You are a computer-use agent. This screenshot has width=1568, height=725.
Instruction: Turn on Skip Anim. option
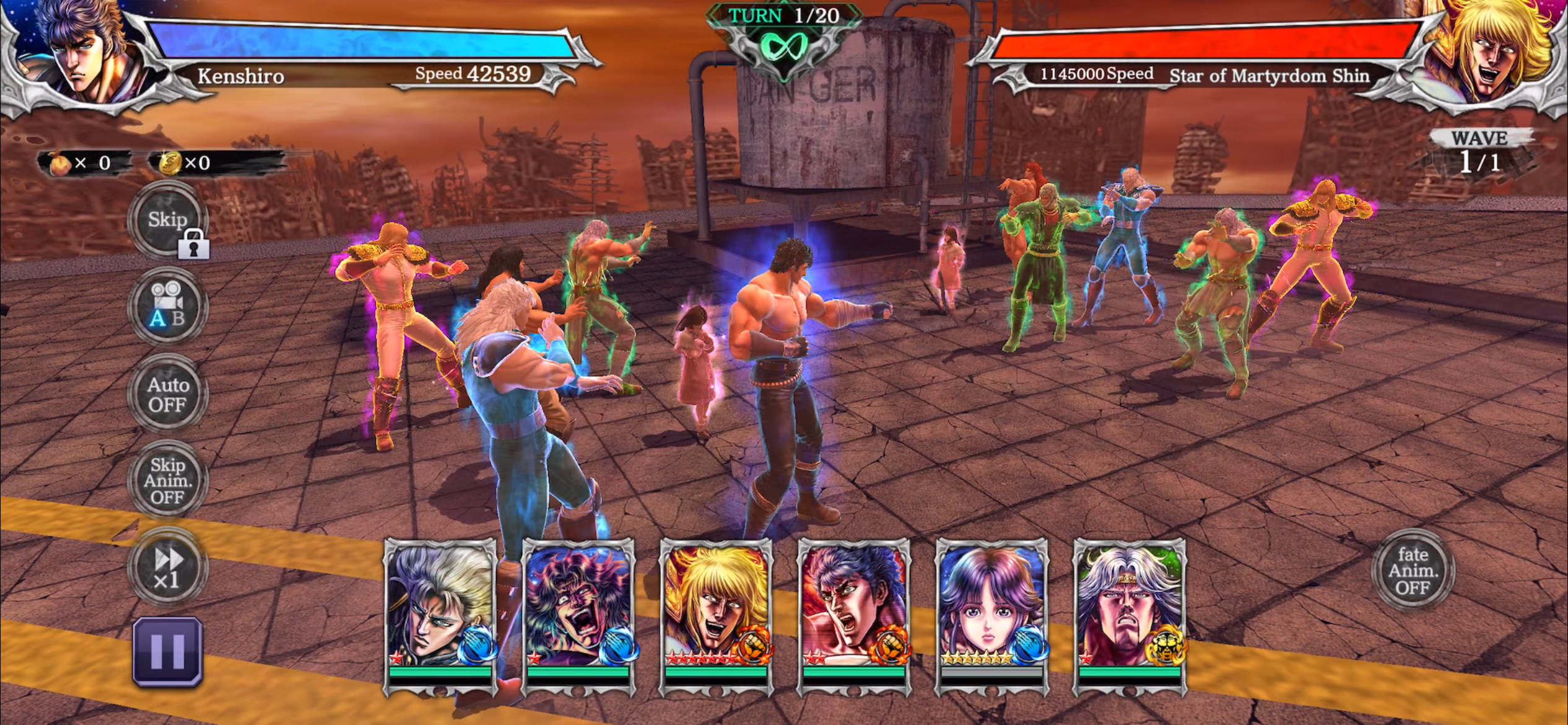click(x=168, y=481)
